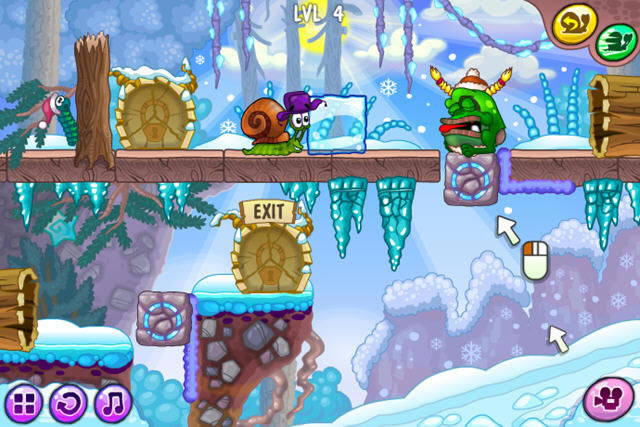640x427 pixels.
Task: Restart the level with the circular arrow
Action: 67,404
